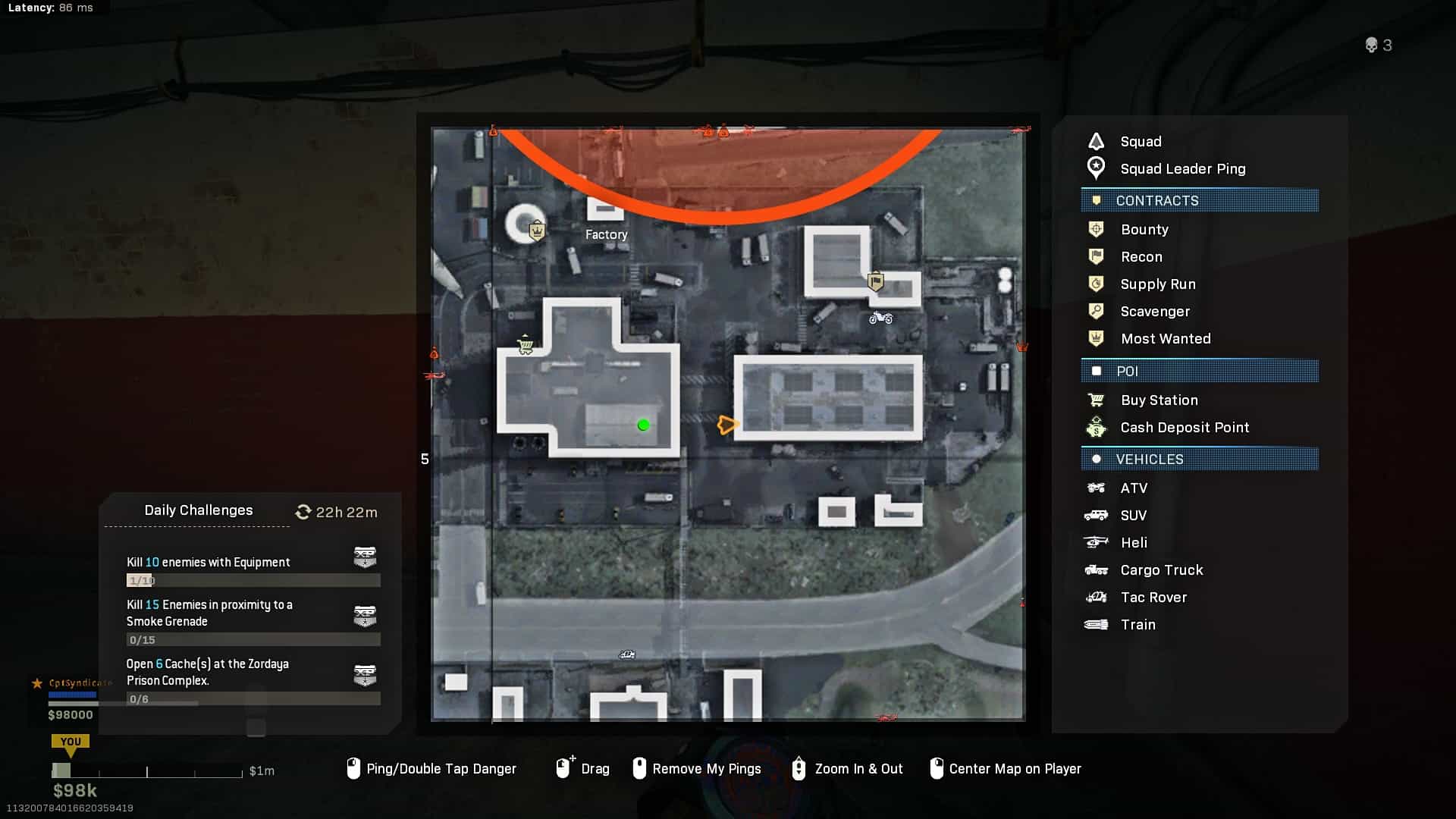The height and width of the screenshot is (819, 1456).
Task: Click the Most Wanted crown marker on map
Action: tap(537, 229)
